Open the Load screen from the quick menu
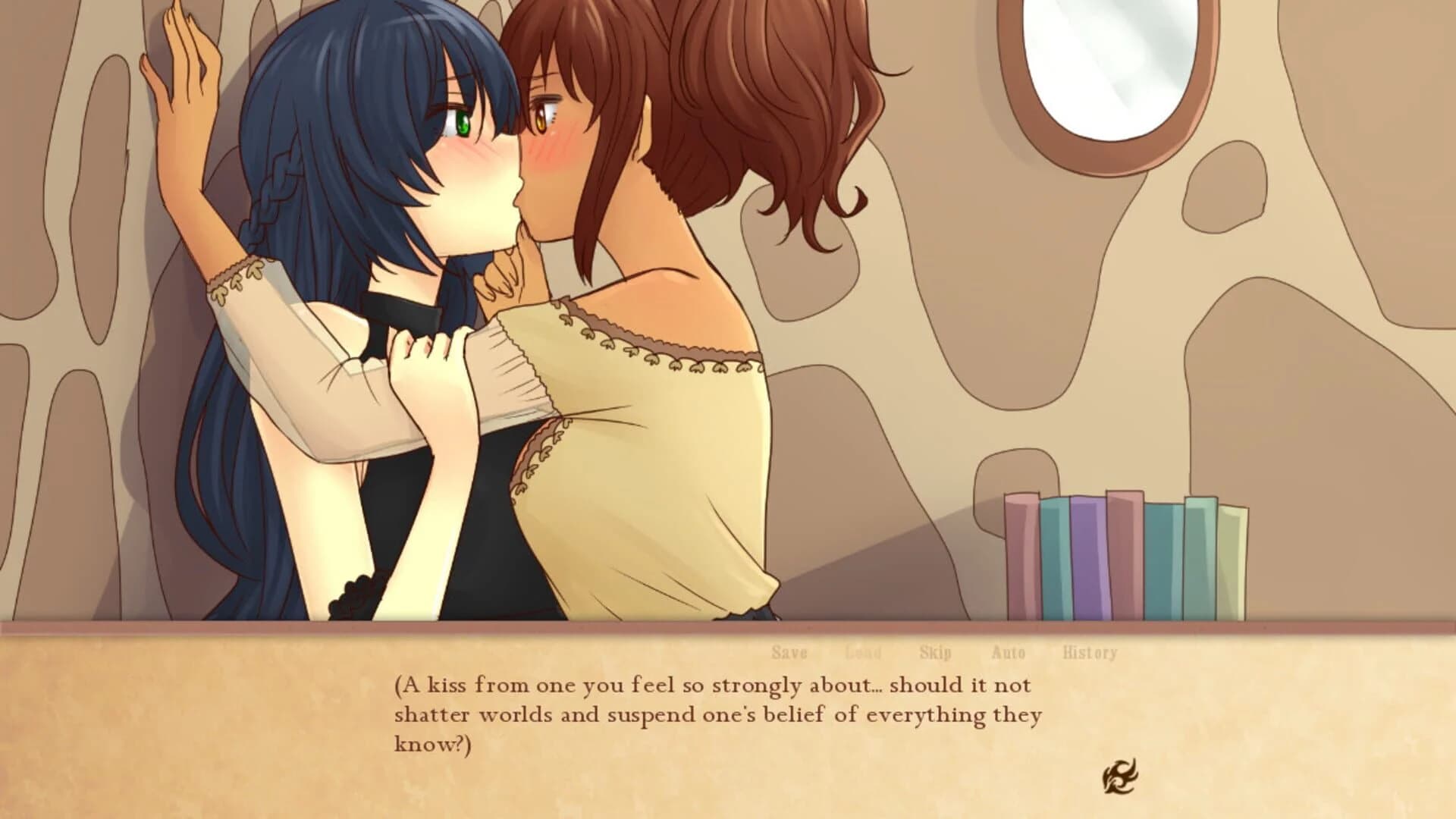 point(861,651)
